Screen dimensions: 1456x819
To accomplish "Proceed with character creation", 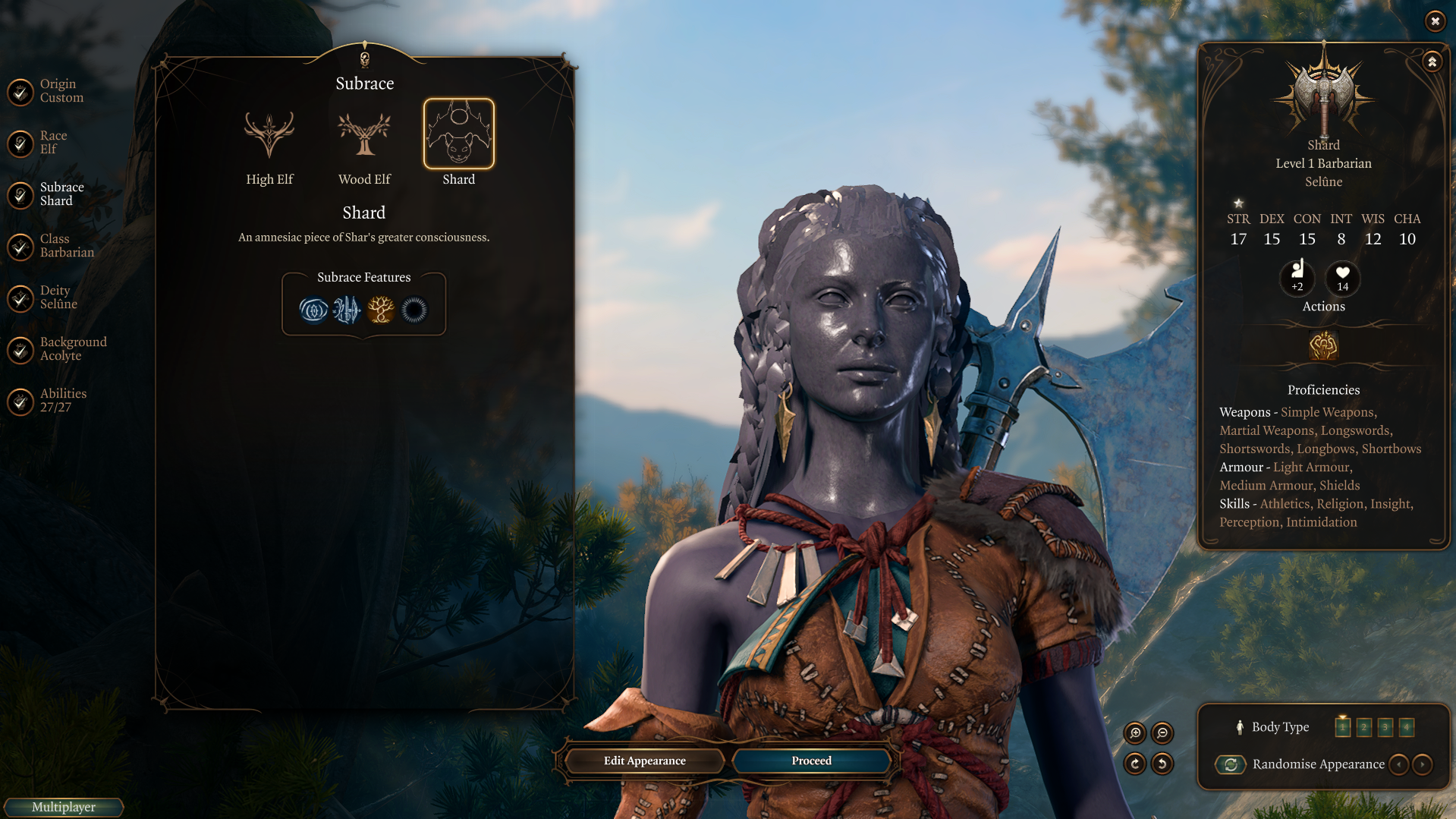I will point(811,761).
